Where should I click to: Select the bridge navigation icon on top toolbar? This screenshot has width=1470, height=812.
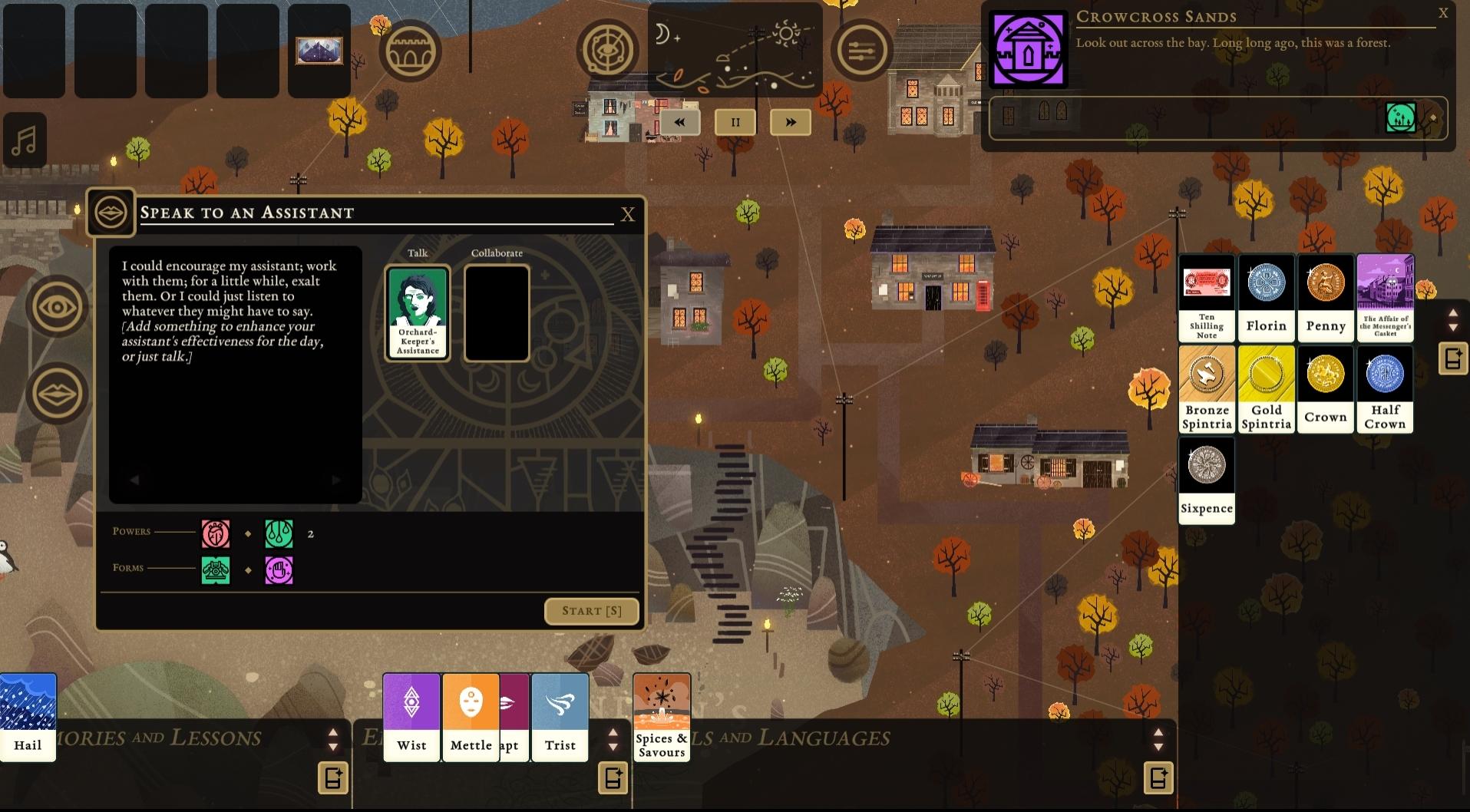(x=411, y=50)
